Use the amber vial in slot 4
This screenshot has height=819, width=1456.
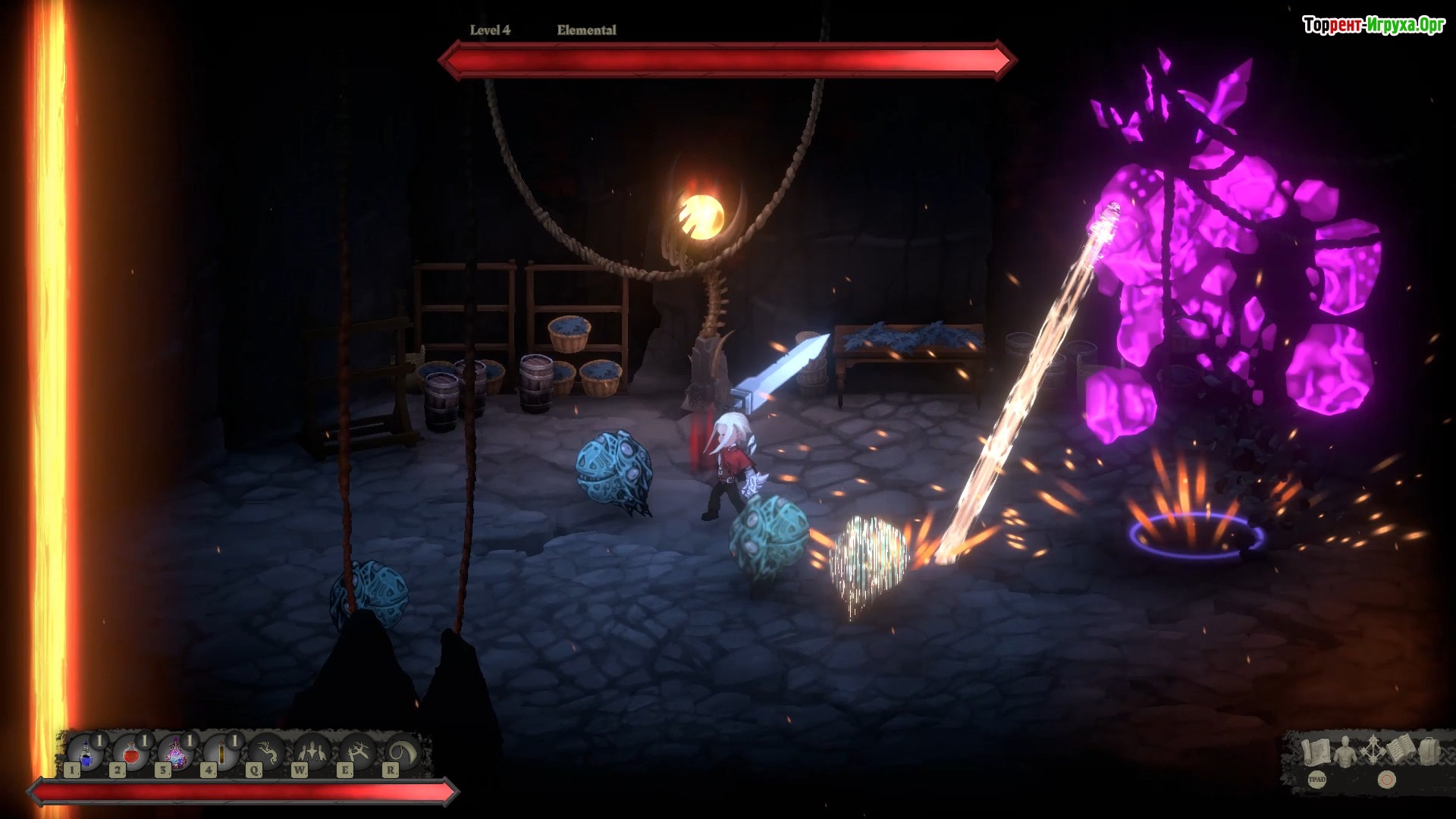221,754
